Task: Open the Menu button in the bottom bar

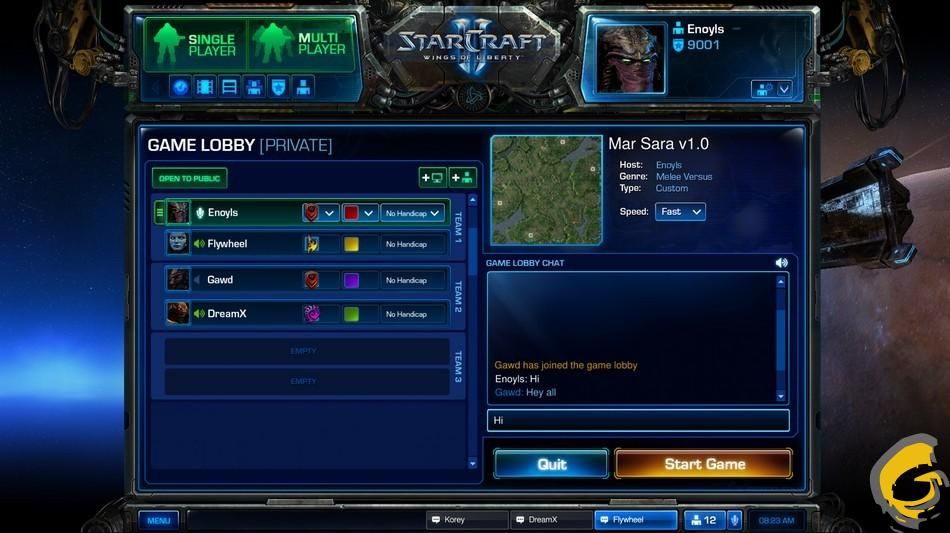Action: [159, 520]
